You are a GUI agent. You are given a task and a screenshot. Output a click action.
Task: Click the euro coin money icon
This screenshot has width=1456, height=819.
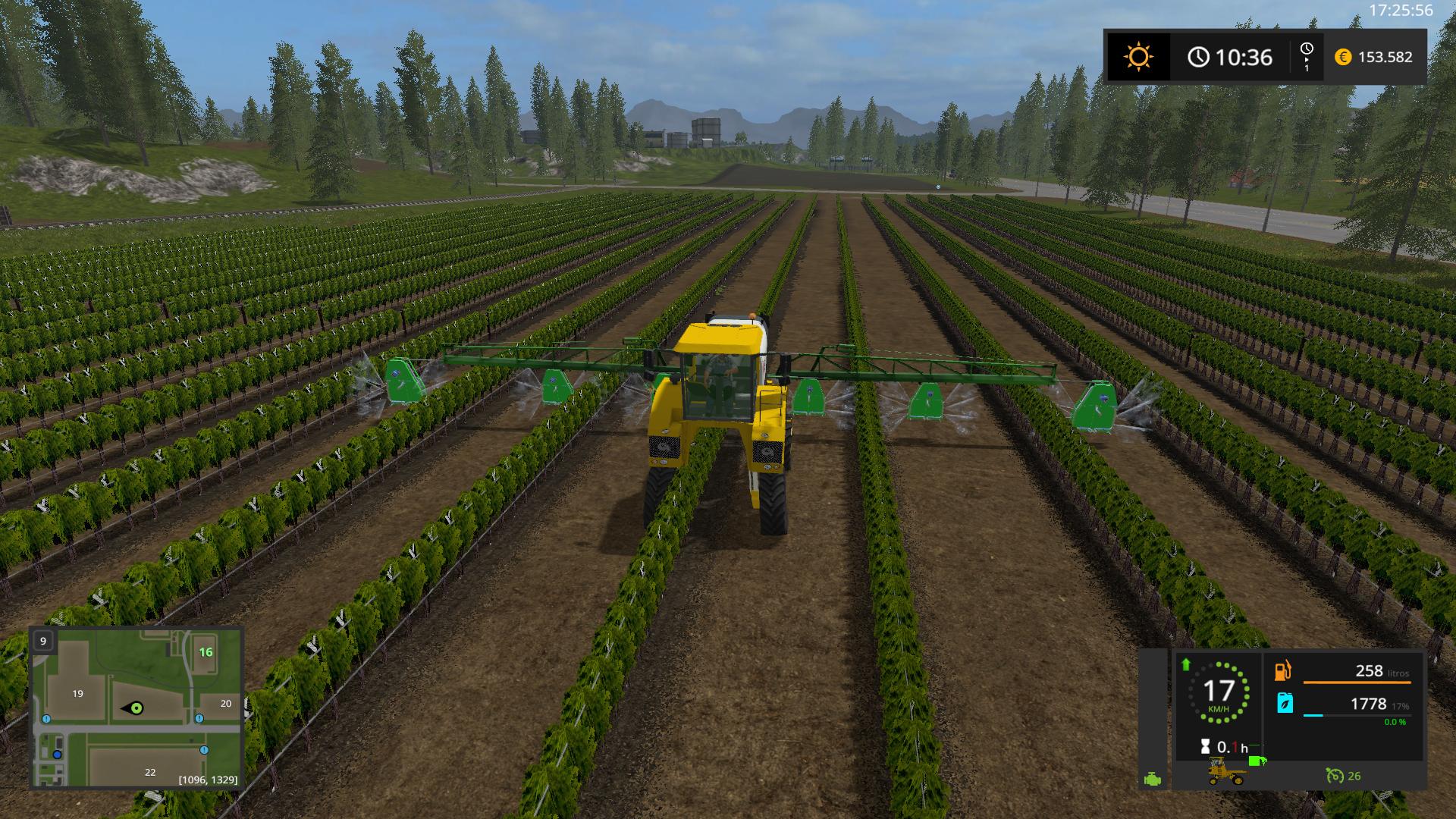tap(1343, 57)
